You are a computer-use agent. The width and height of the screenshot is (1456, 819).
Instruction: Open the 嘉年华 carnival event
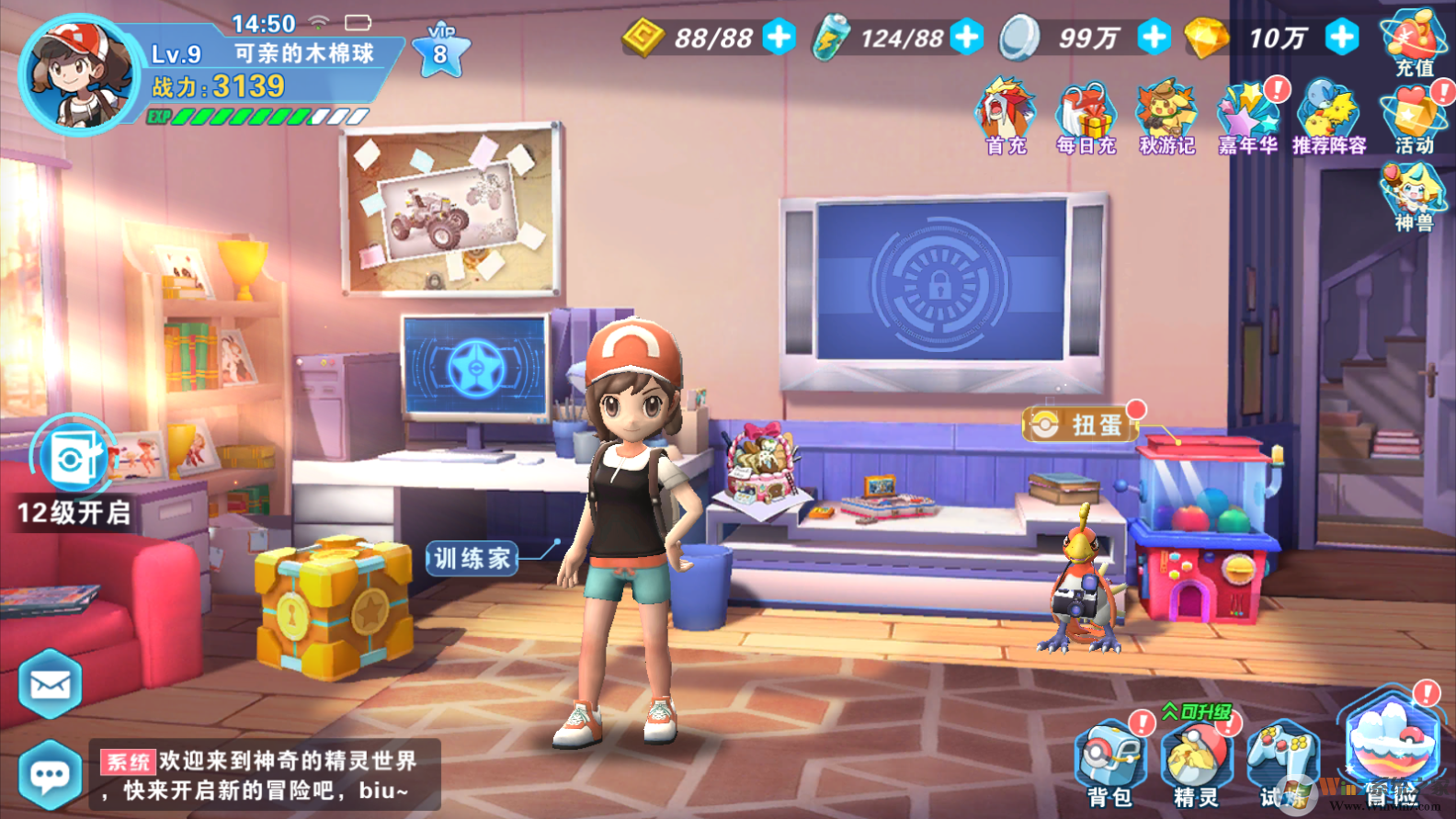[1244, 110]
